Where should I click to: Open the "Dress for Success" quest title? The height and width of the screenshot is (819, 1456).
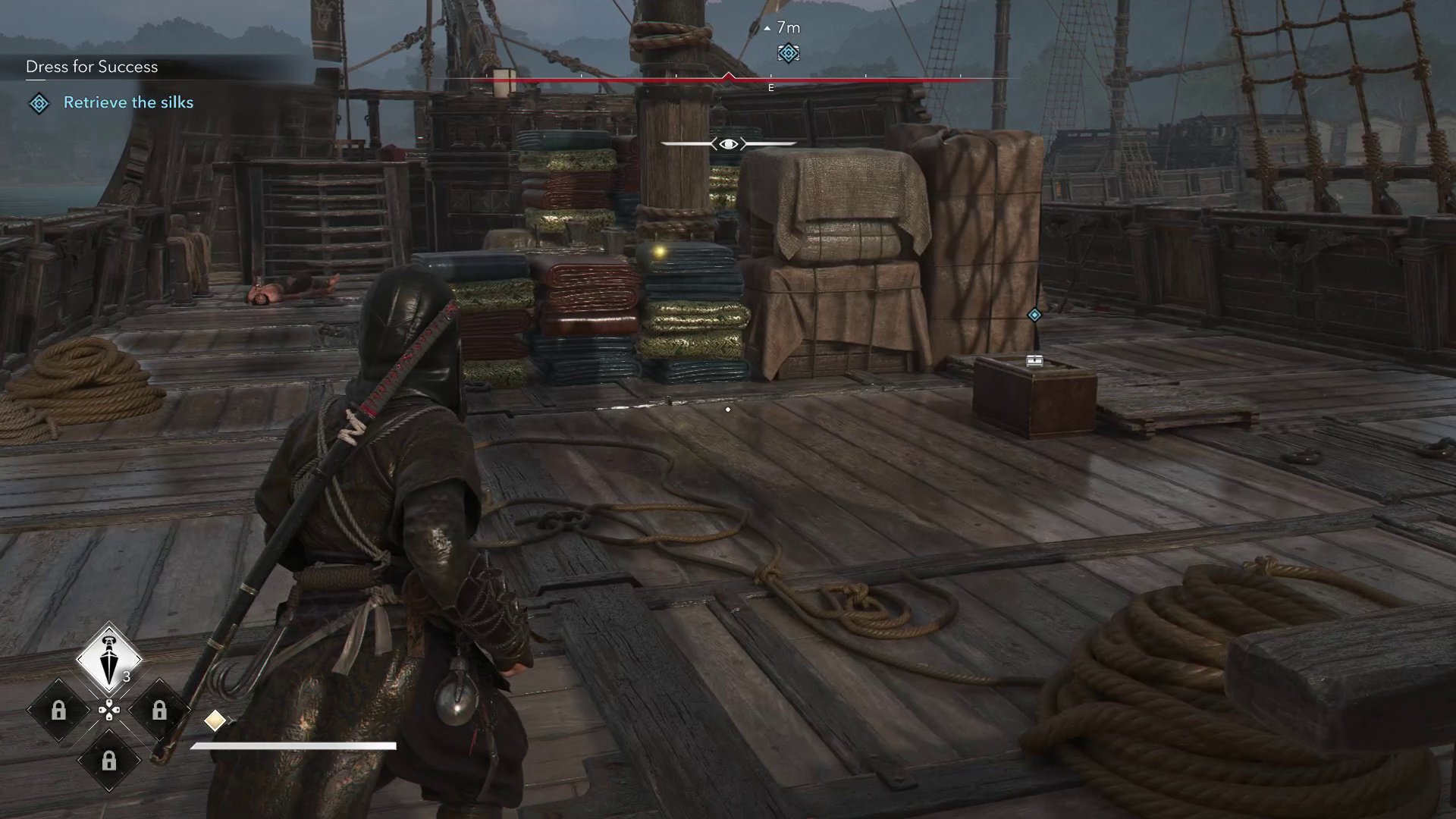(x=92, y=67)
